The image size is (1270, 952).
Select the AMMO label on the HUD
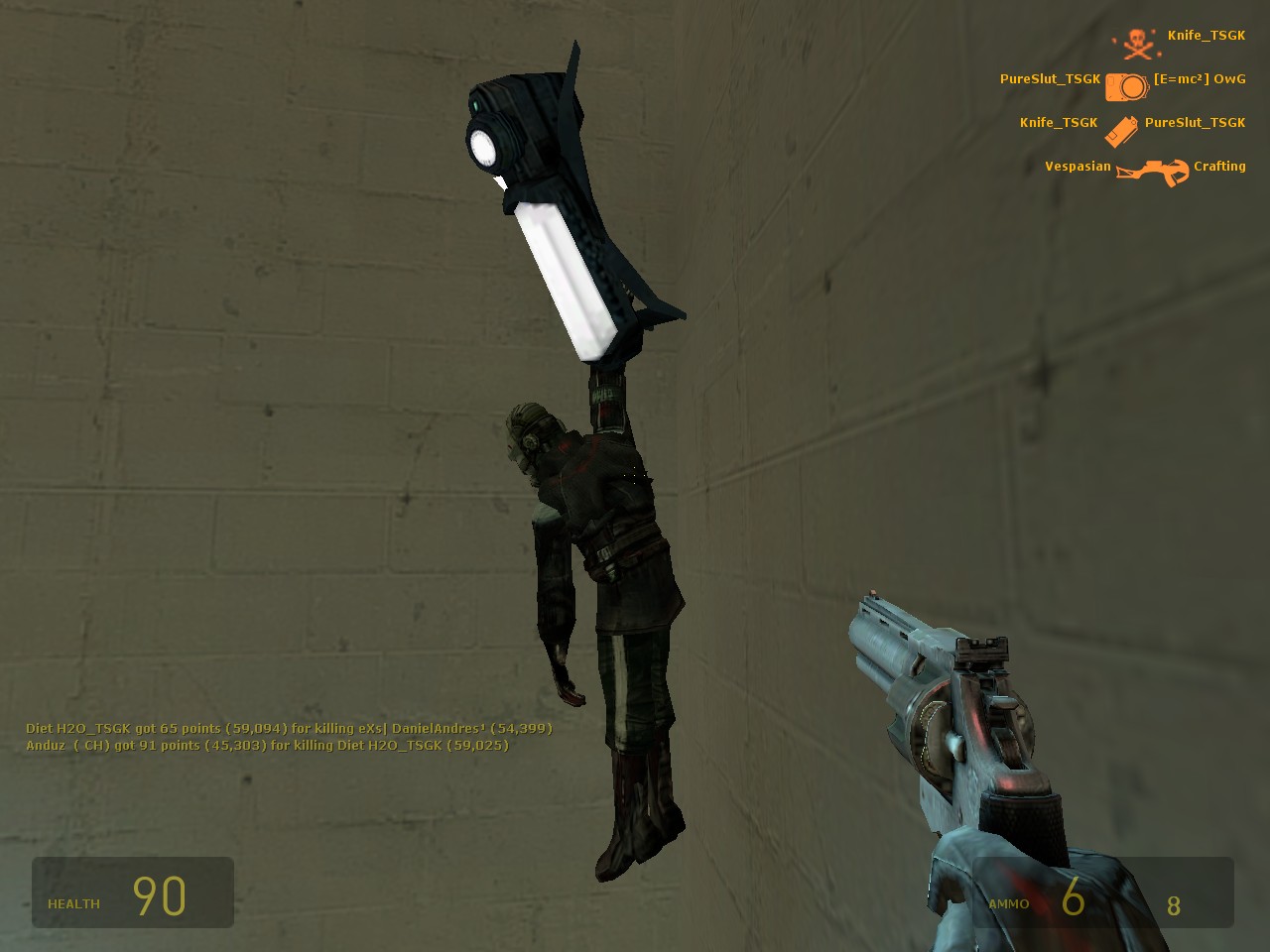[x=1008, y=903]
